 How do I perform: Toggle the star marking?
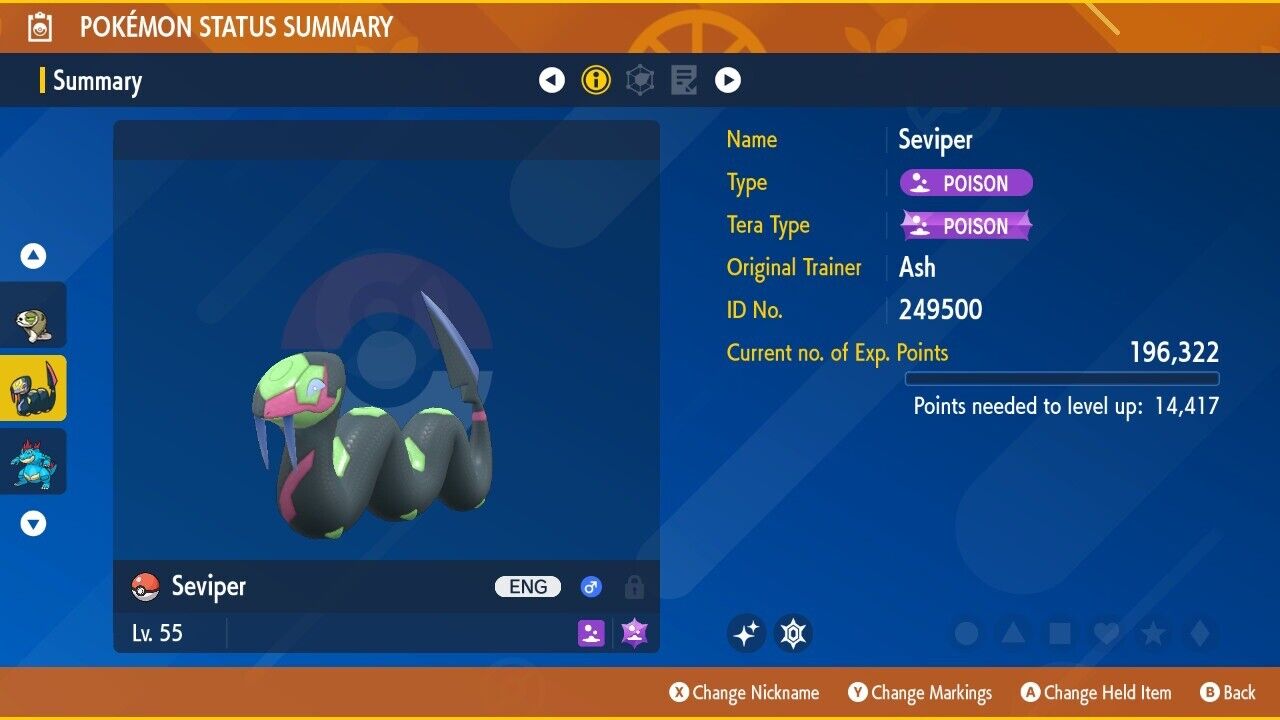point(1152,633)
